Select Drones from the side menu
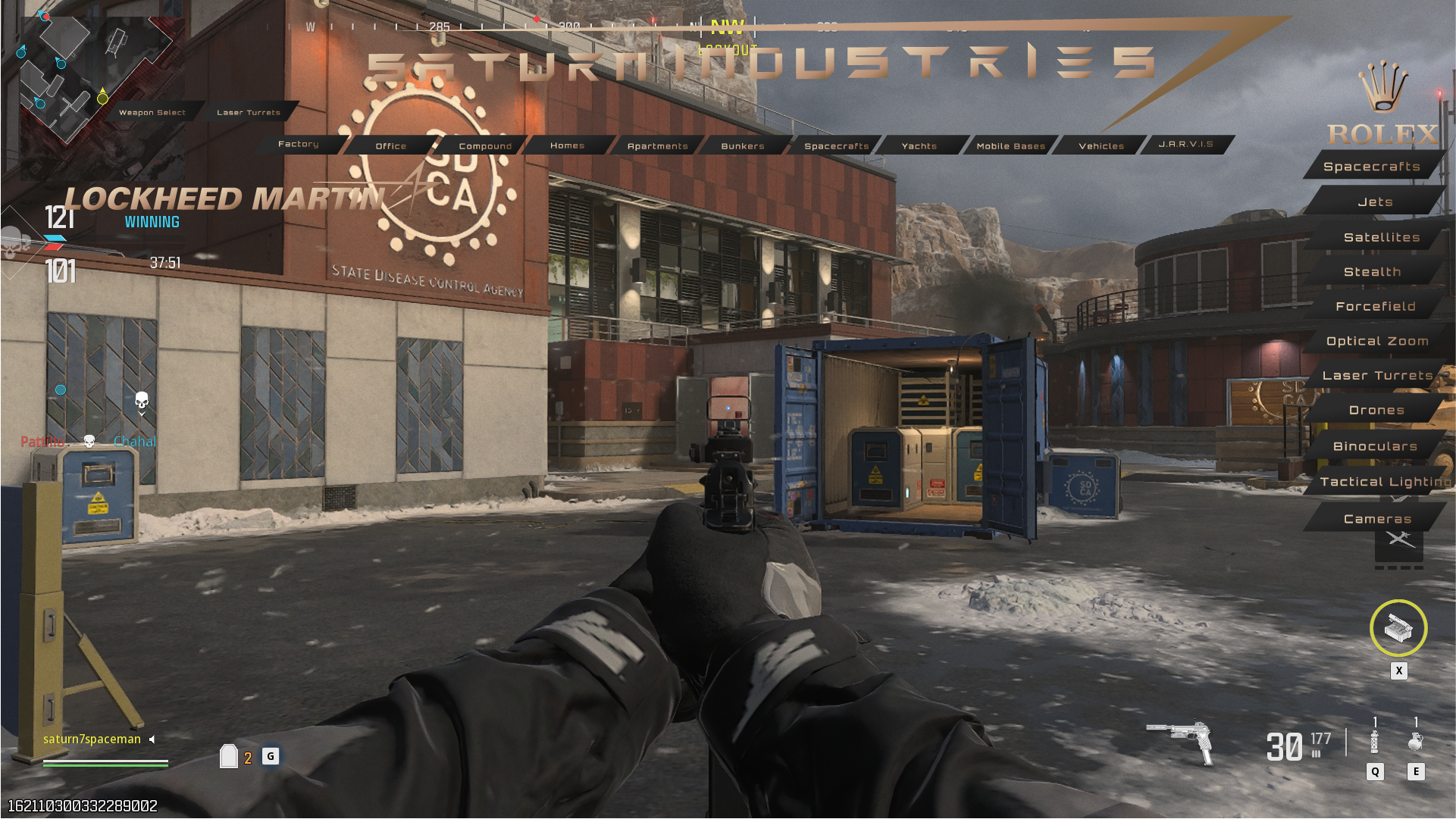This screenshot has height=819, width=1456. coord(1376,410)
